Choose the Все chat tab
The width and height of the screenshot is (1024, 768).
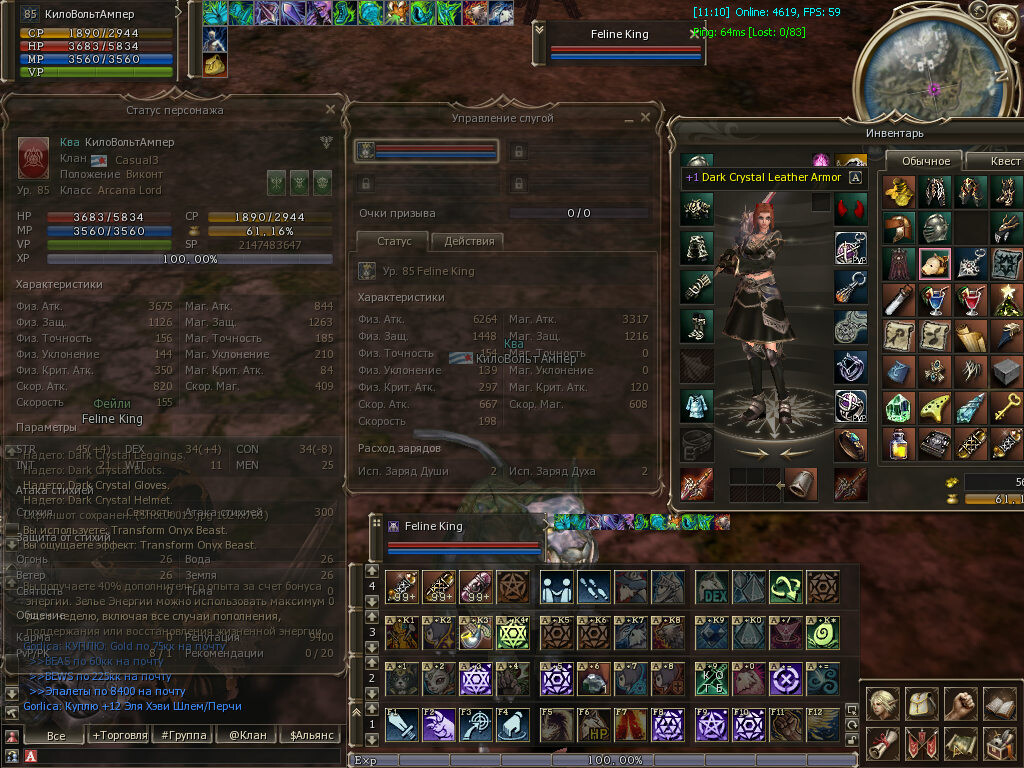56,735
